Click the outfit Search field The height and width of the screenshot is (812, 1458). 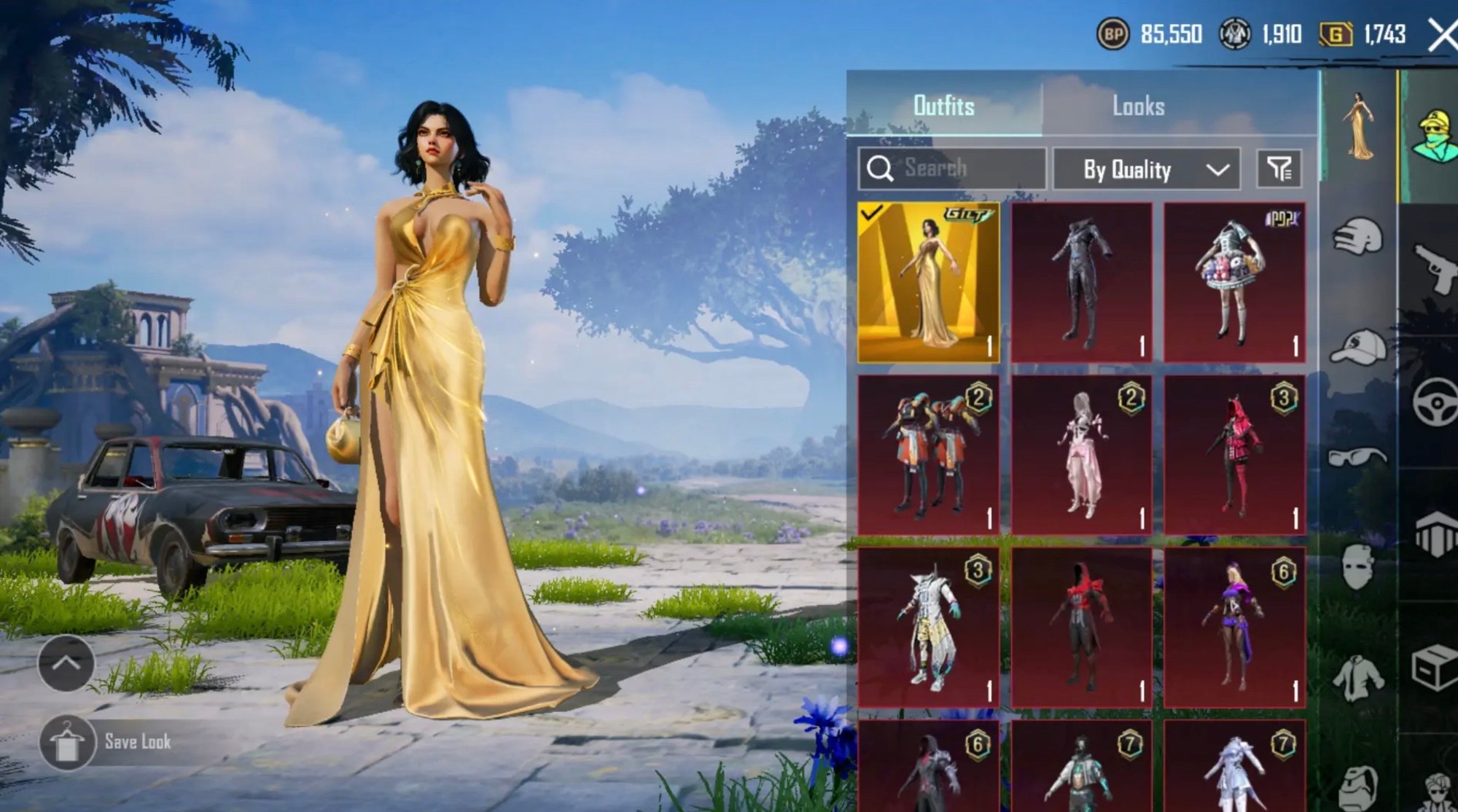(x=951, y=168)
